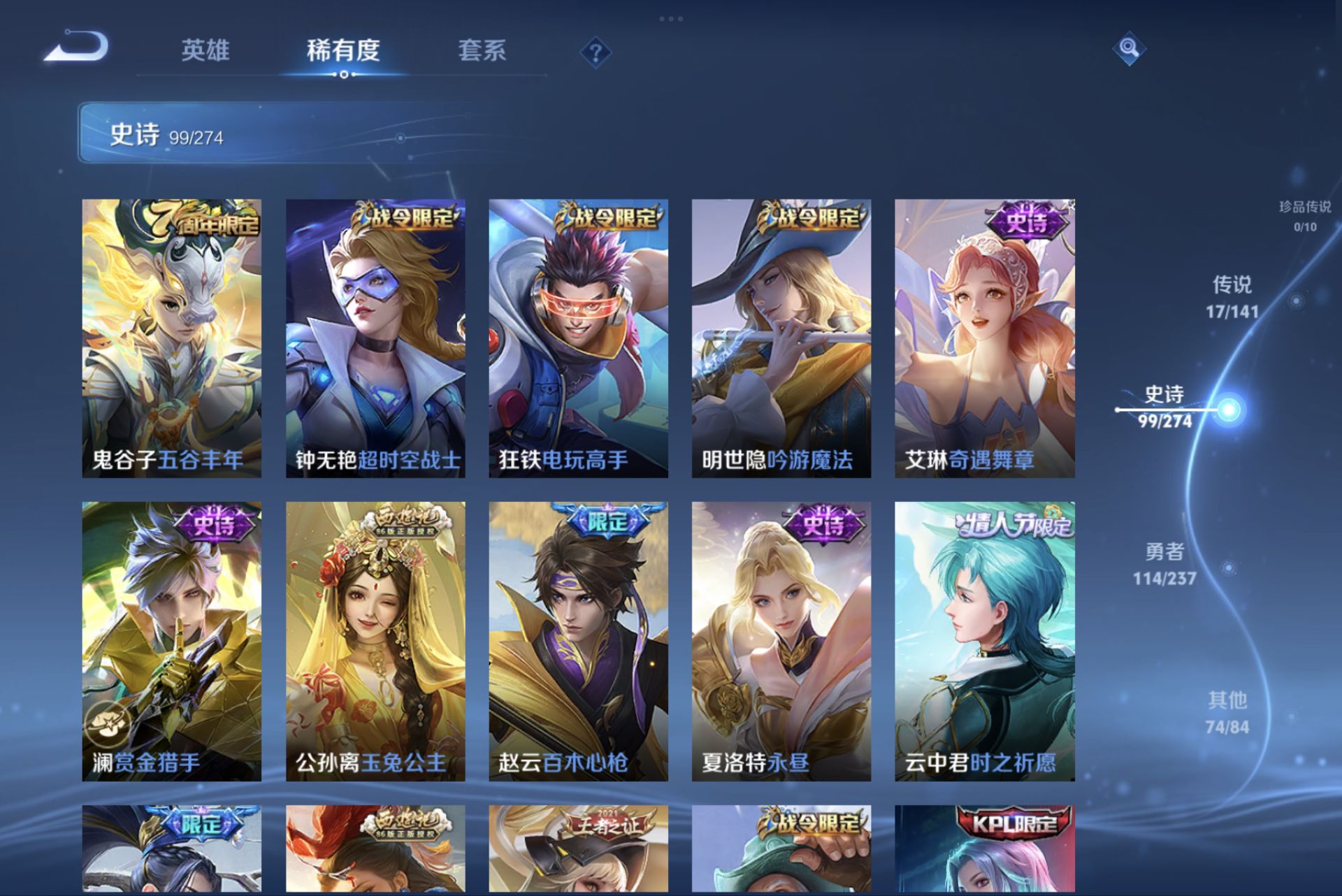The image size is (1342, 896).
Task: Click the 战令限定 badge on 钟无艳's skin
Action: (403, 217)
